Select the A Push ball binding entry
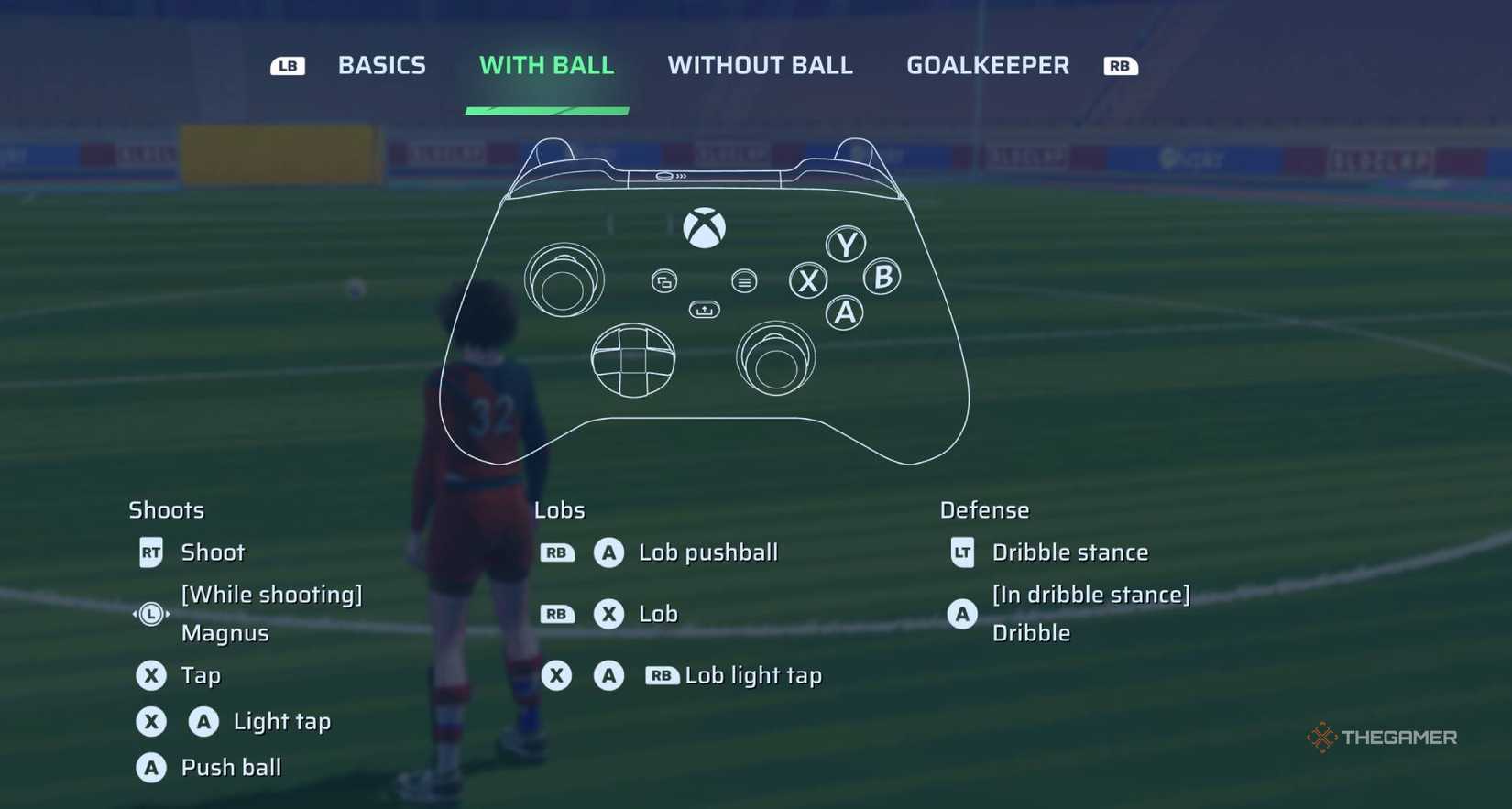Screen dimensions: 1512x809 tap(151, 768)
